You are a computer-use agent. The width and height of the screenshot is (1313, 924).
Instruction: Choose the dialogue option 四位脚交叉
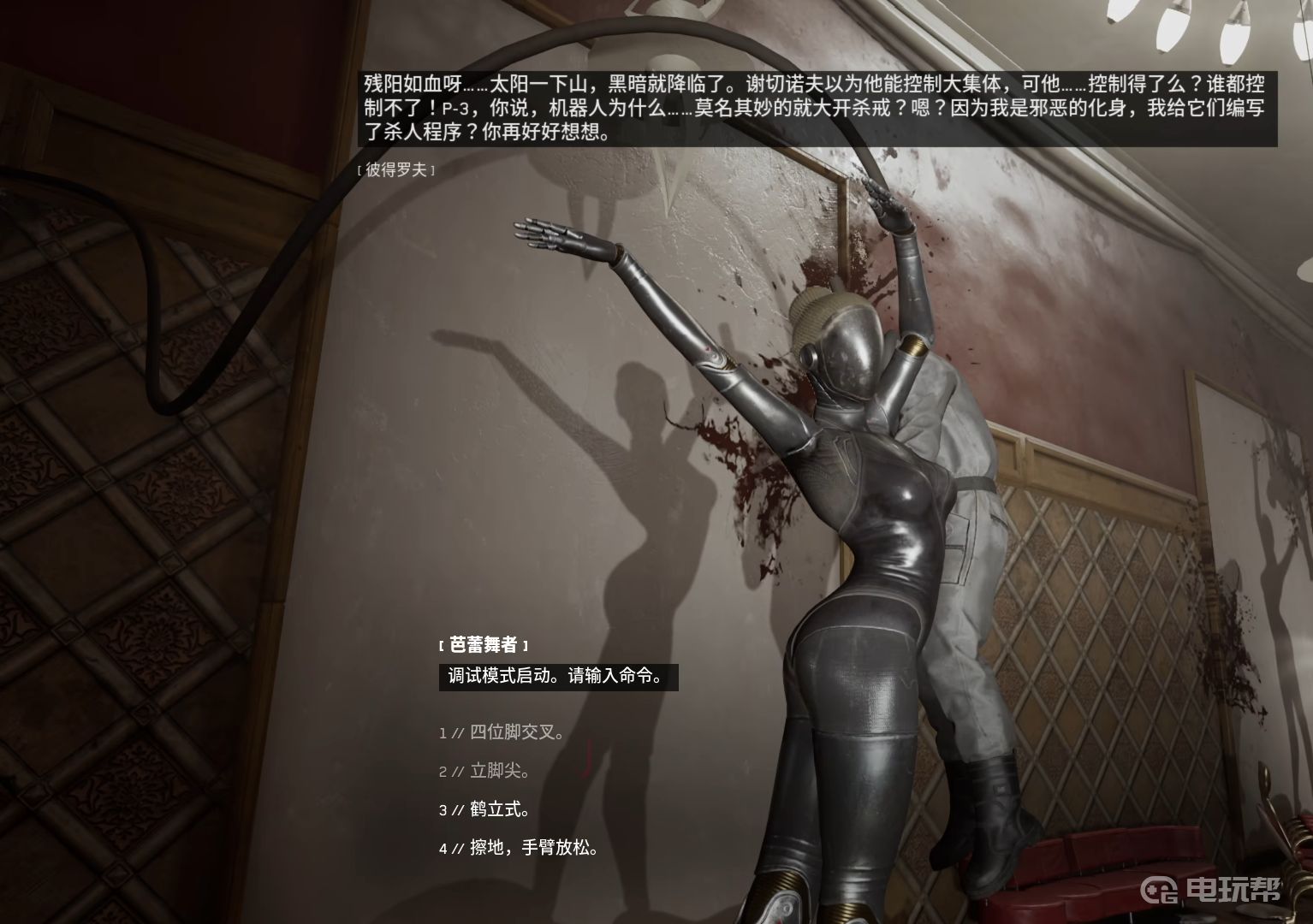coord(516,732)
